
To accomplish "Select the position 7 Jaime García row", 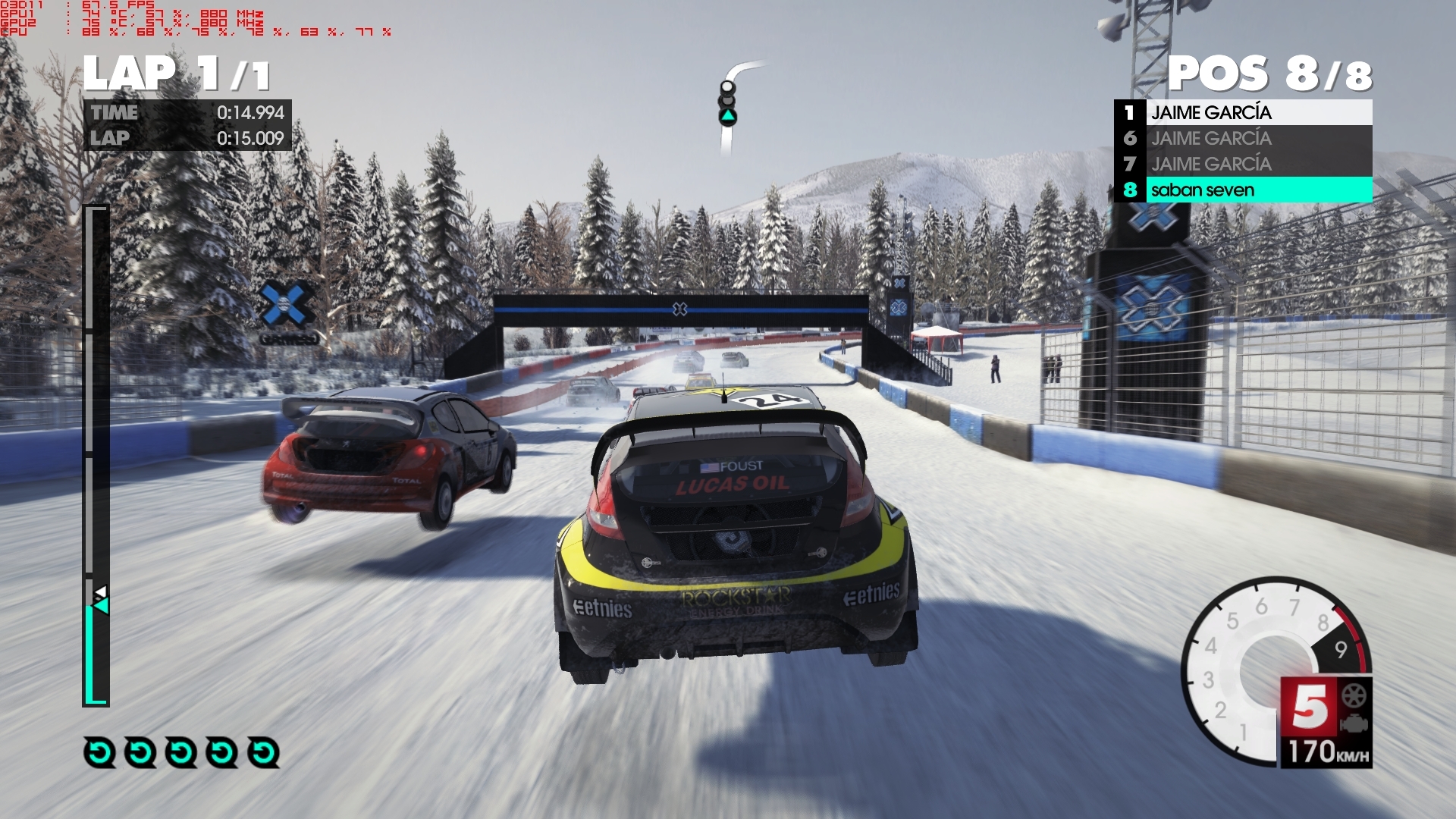I will 1242,164.
